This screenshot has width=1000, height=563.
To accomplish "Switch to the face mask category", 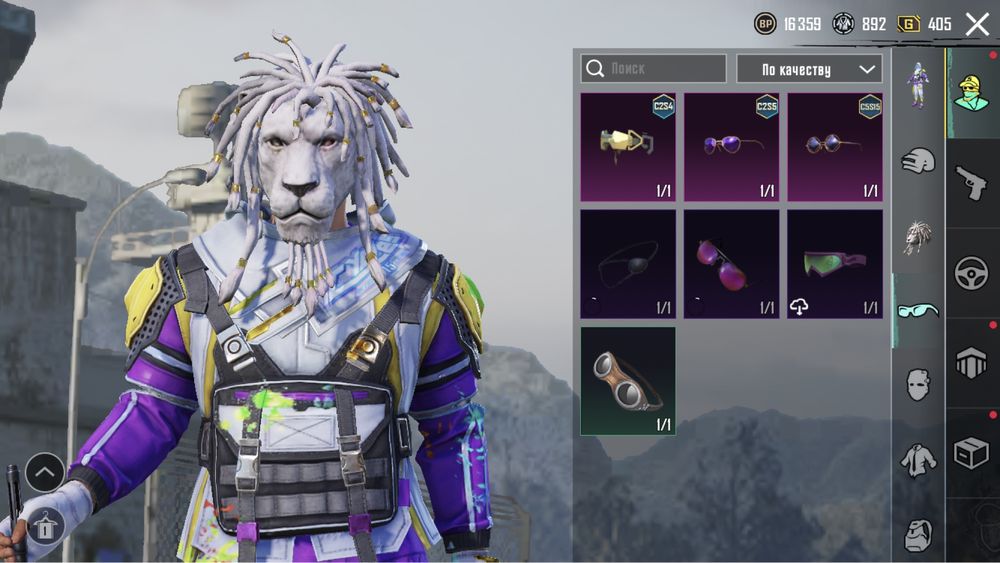I will (x=918, y=384).
